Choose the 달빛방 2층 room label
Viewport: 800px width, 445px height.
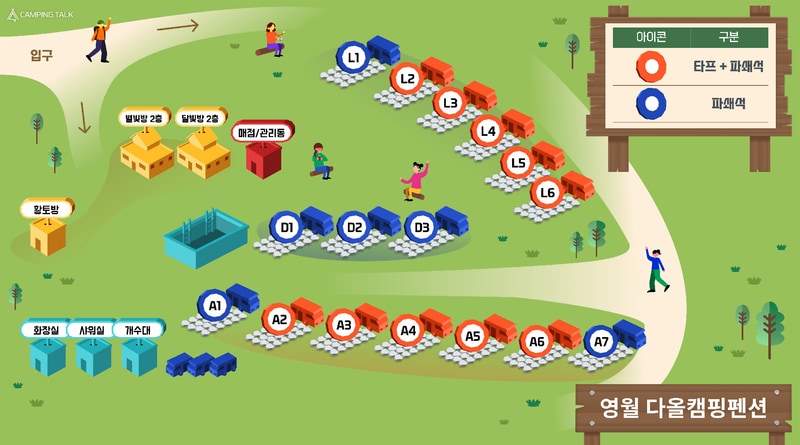pos(203,118)
